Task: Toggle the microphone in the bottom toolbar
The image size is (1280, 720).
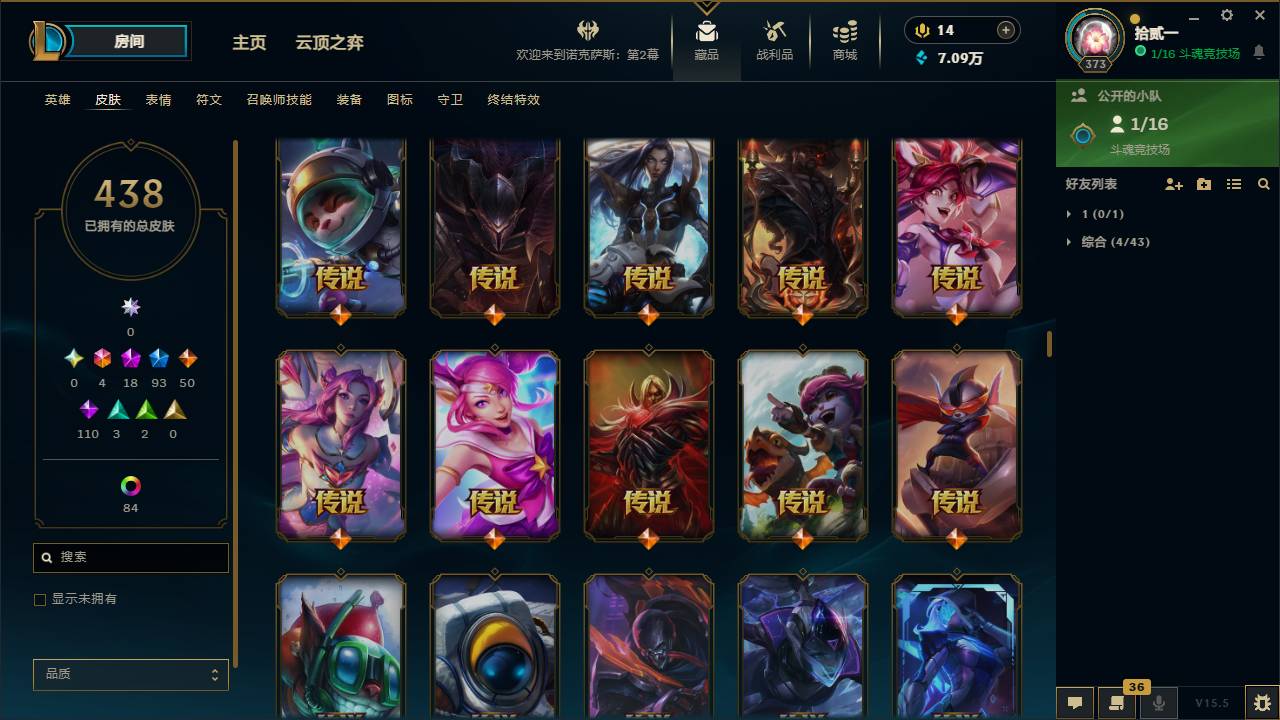Action: coord(1159,703)
